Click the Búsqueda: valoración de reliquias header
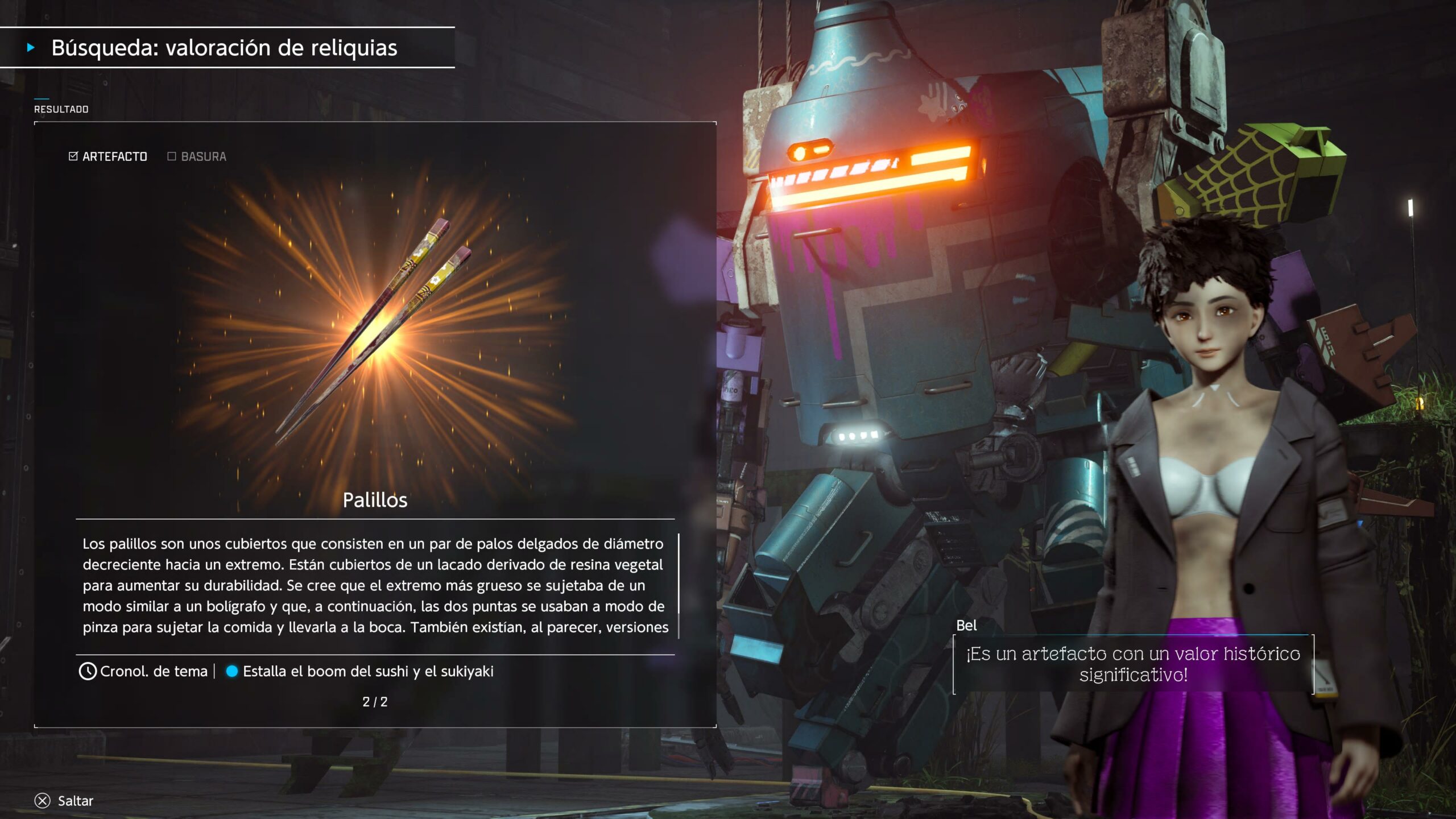 [x=224, y=48]
